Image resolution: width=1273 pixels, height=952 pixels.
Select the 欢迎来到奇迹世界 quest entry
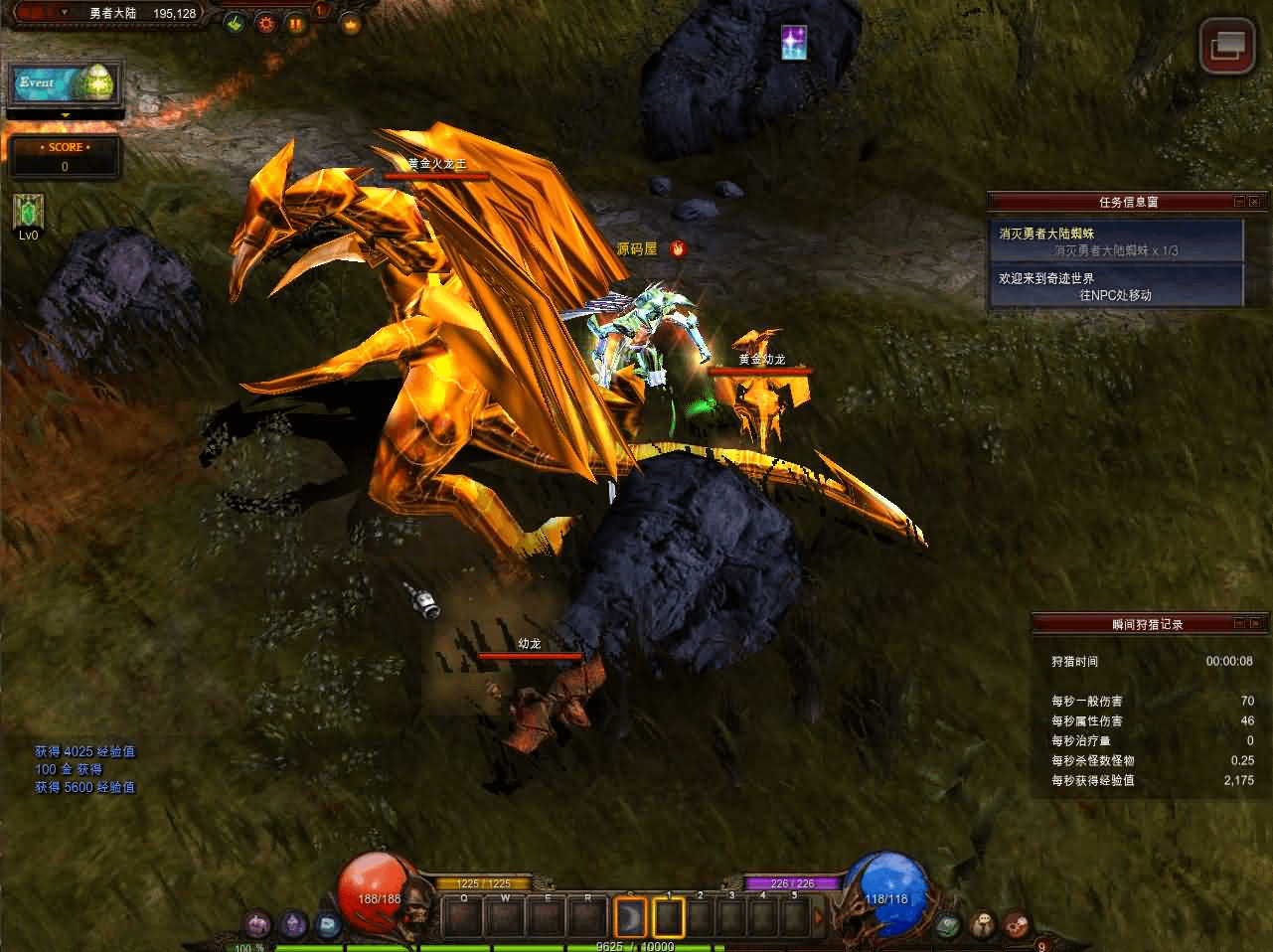tap(1116, 286)
